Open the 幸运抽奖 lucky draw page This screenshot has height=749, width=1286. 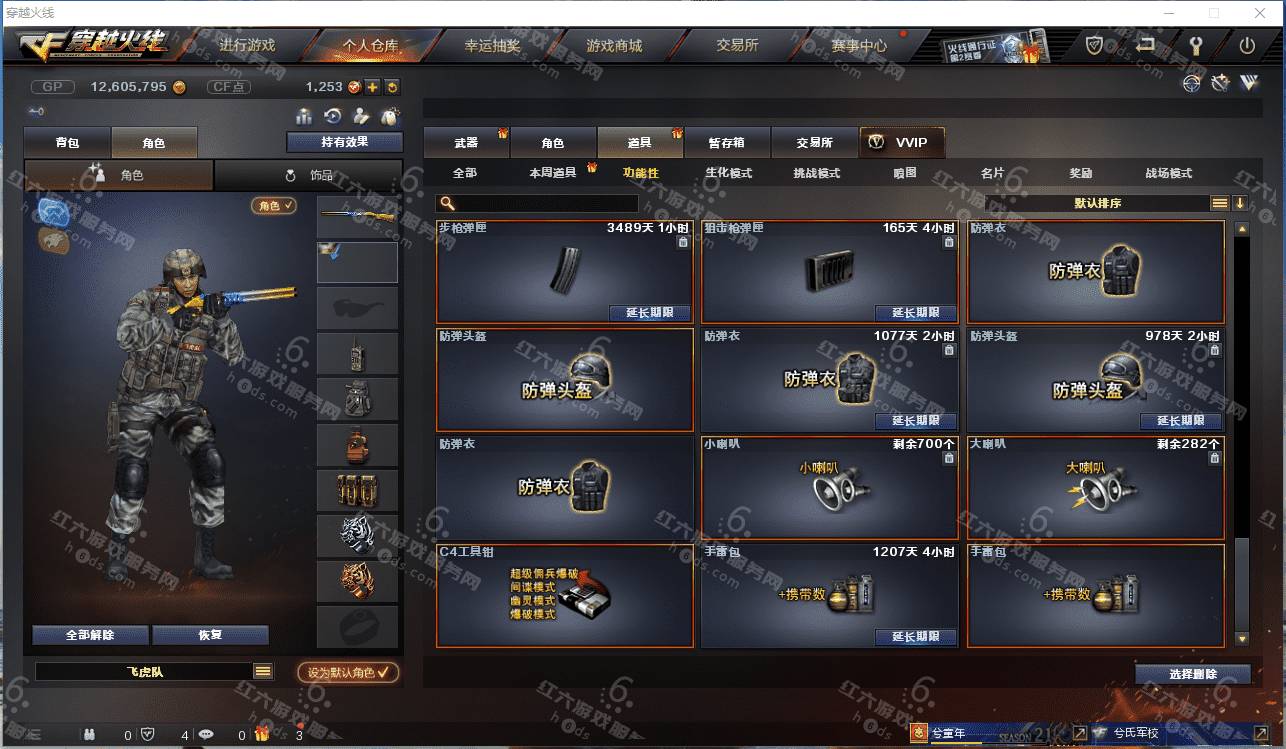tap(492, 46)
